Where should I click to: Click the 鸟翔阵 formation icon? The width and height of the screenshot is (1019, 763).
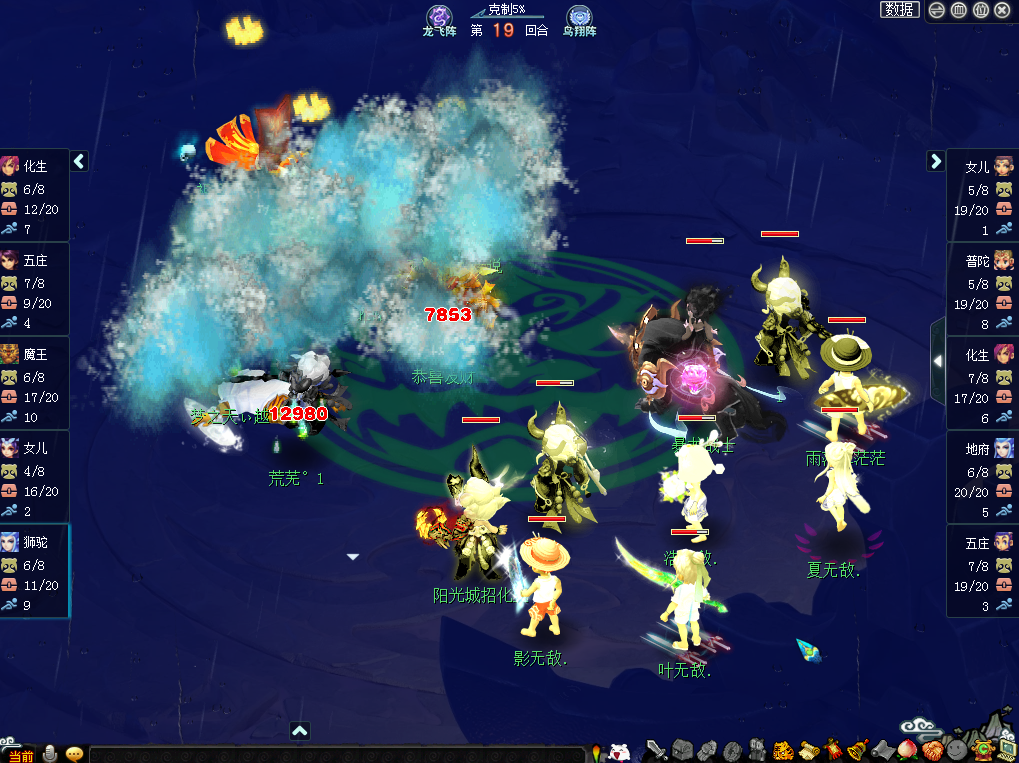[579, 17]
